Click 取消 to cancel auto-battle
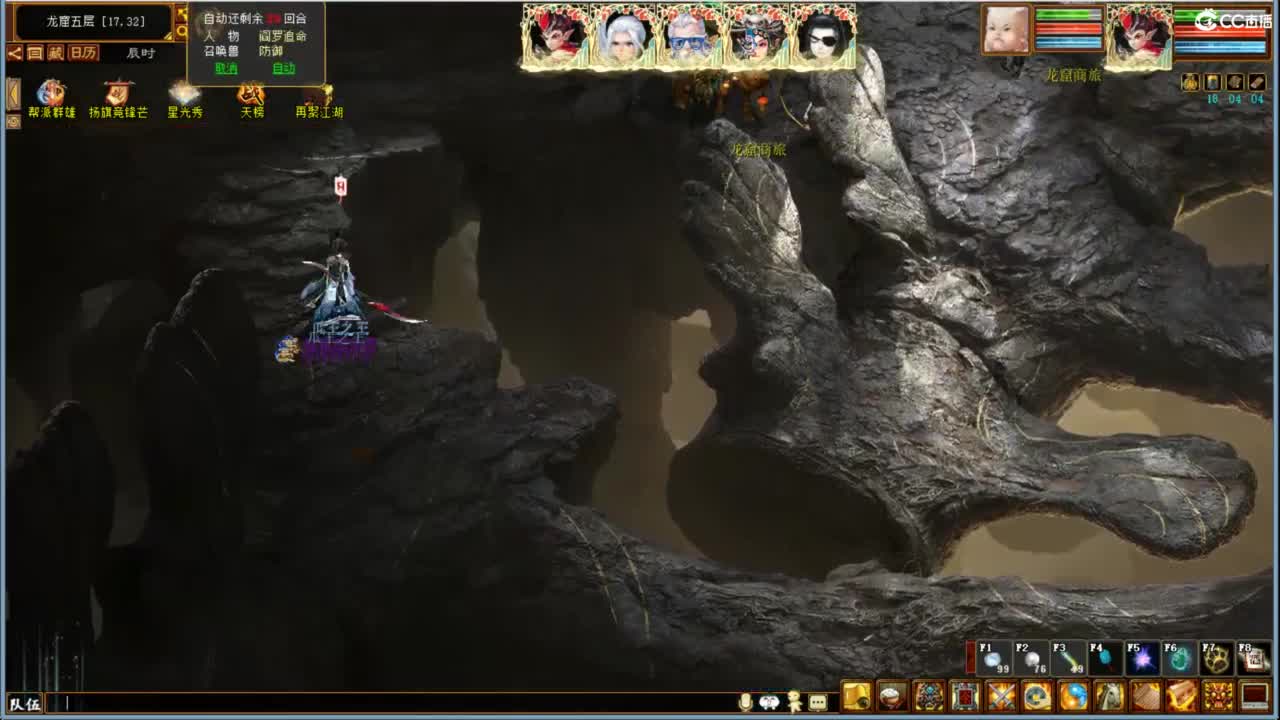 pyautogui.click(x=228, y=69)
